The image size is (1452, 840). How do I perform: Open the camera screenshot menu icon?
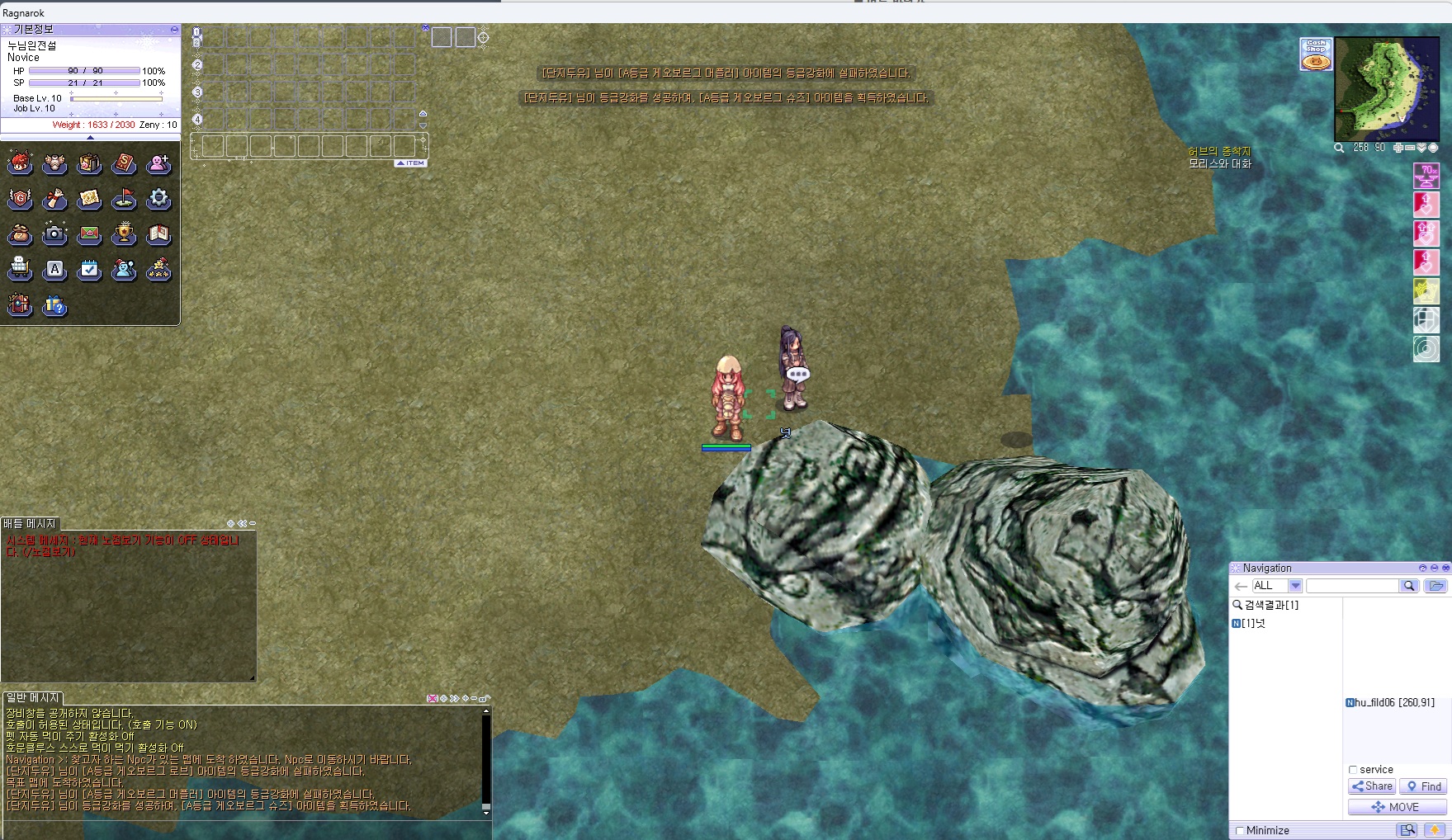(54, 234)
